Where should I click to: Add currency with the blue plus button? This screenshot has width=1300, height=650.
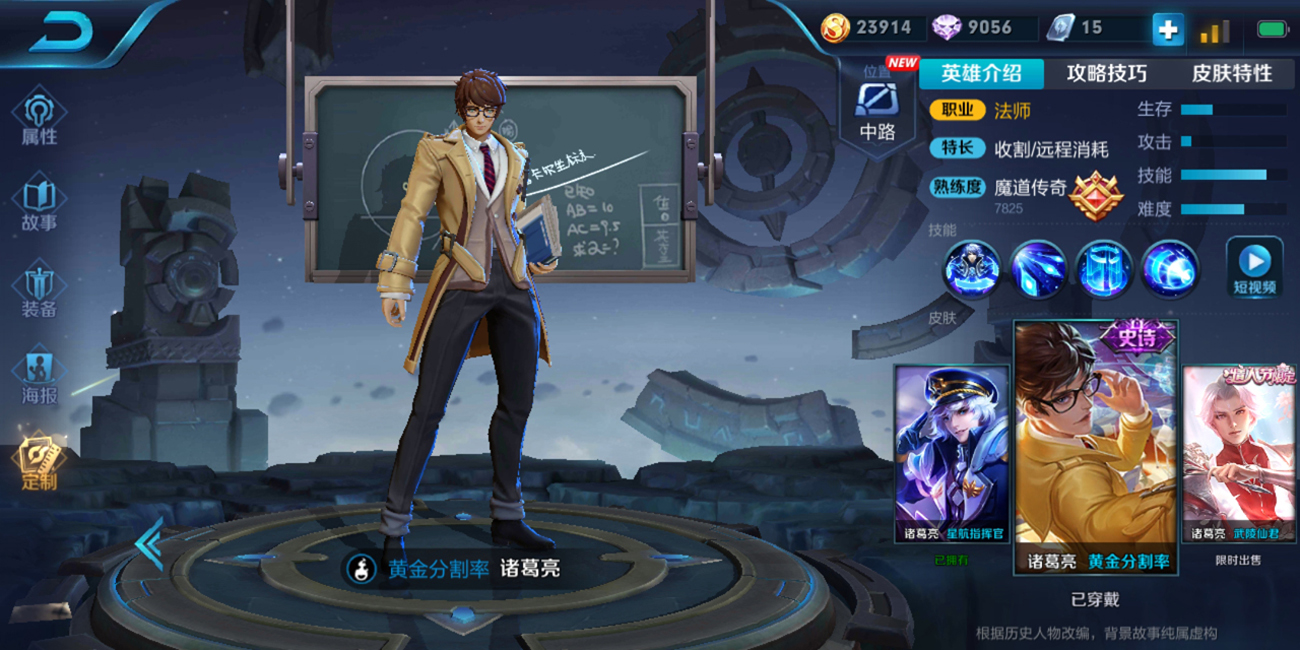[x=1167, y=29]
